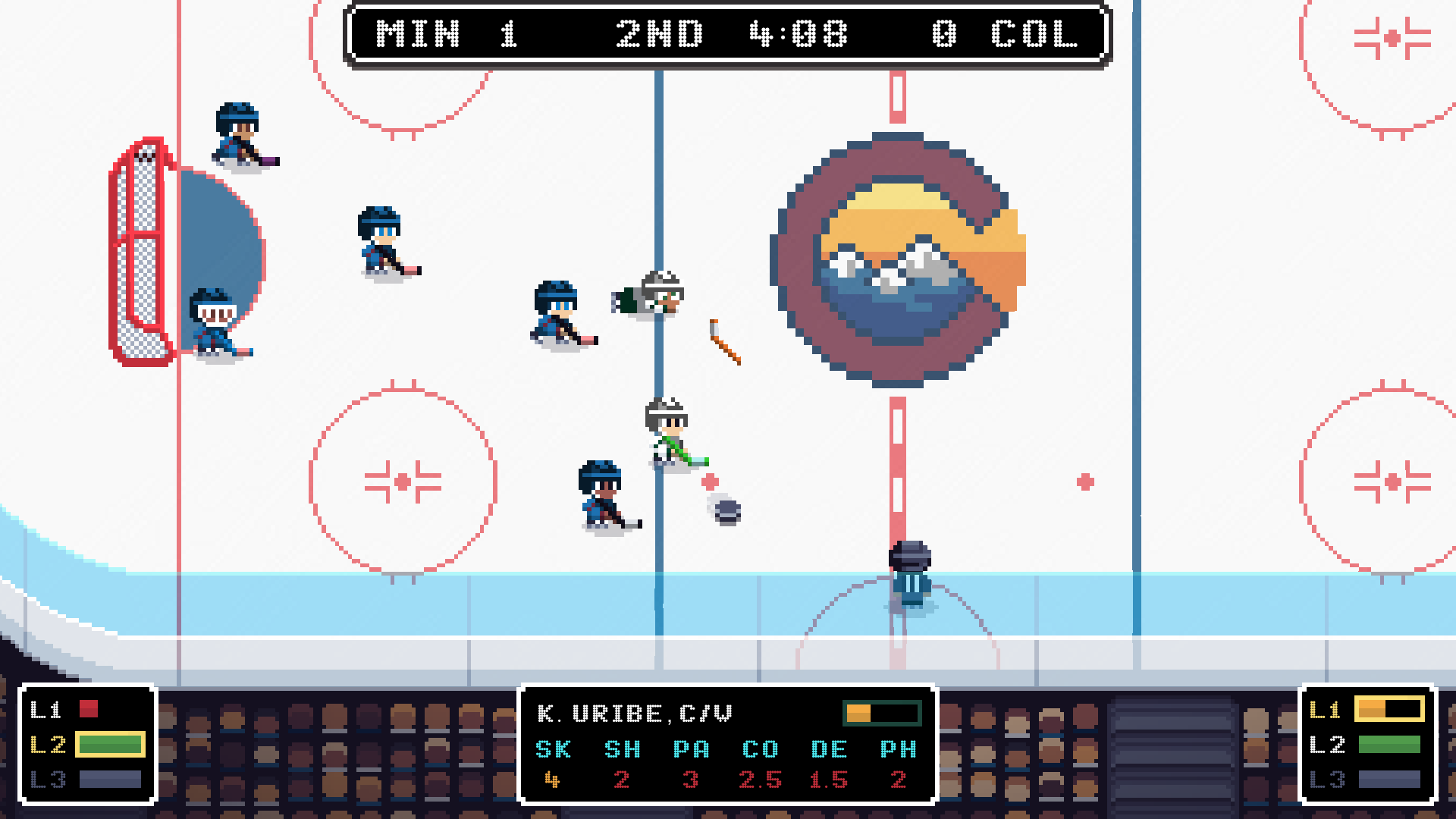This screenshot has height=819, width=1456.
Task: Click the SK skating stat value 4
Action: [553, 781]
